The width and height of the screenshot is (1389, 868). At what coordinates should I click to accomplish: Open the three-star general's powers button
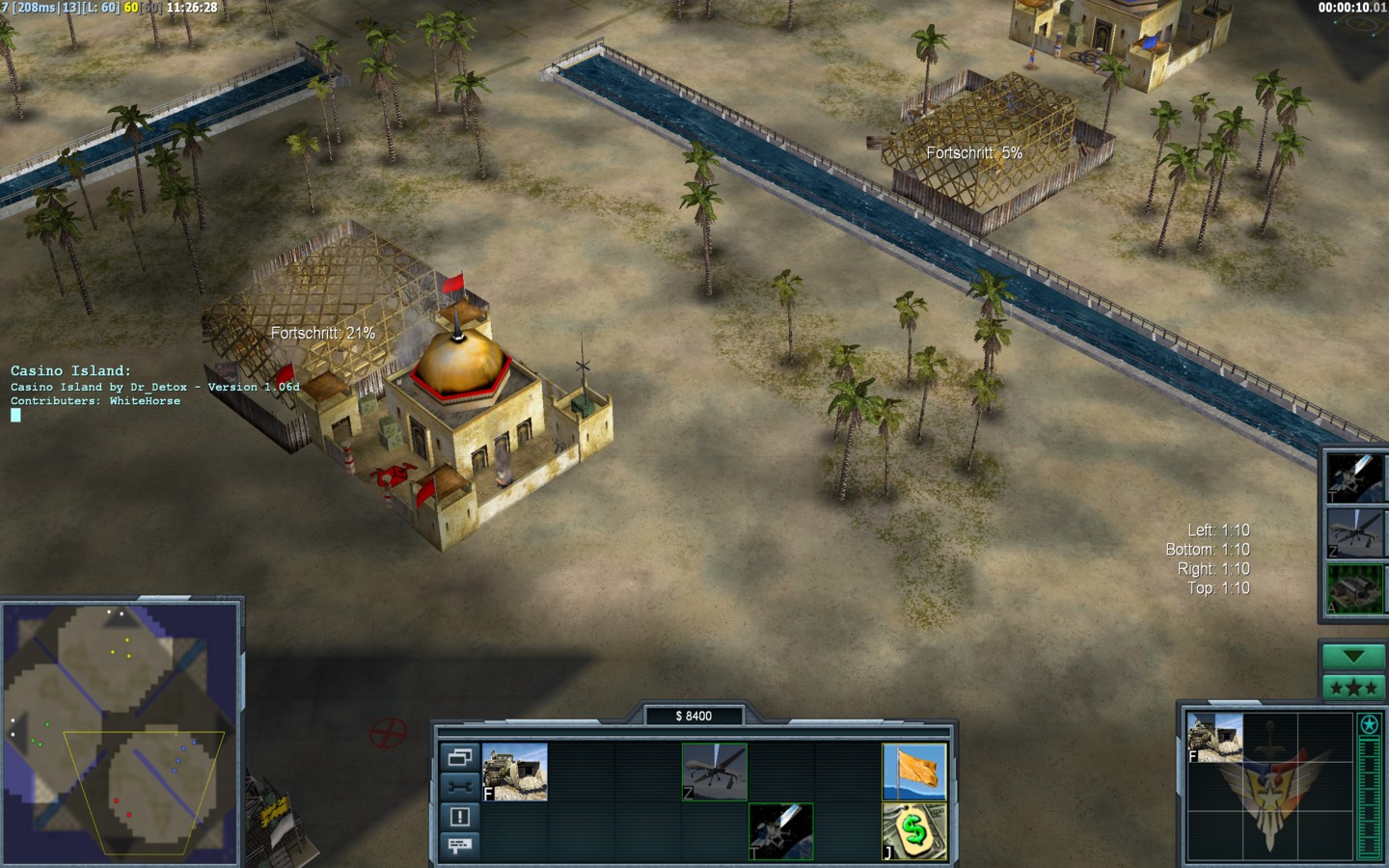coord(1353,688)
